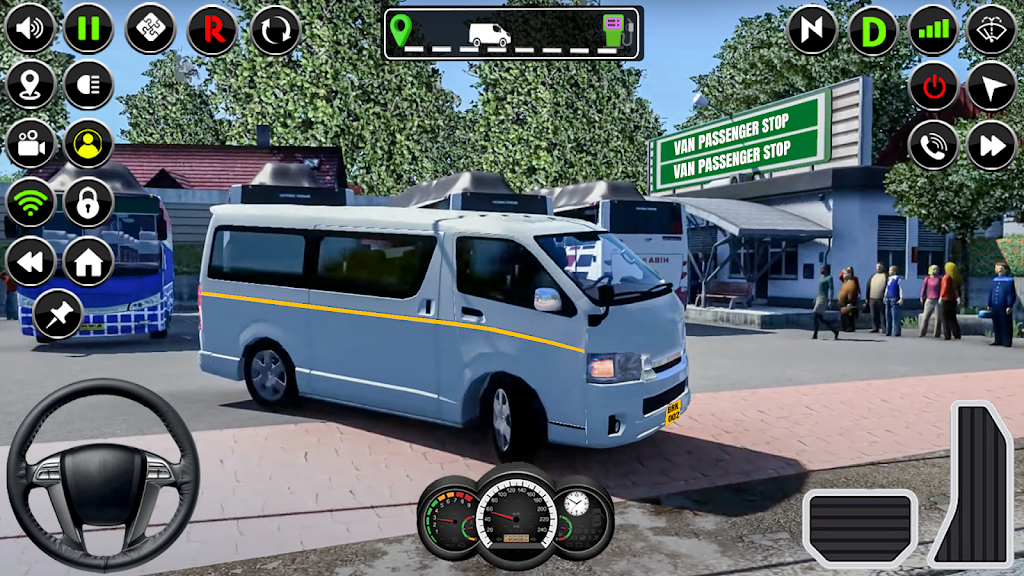The image size is (1024, 576).
Task: Engage drive gear with green D
Action: click(873, 31)
